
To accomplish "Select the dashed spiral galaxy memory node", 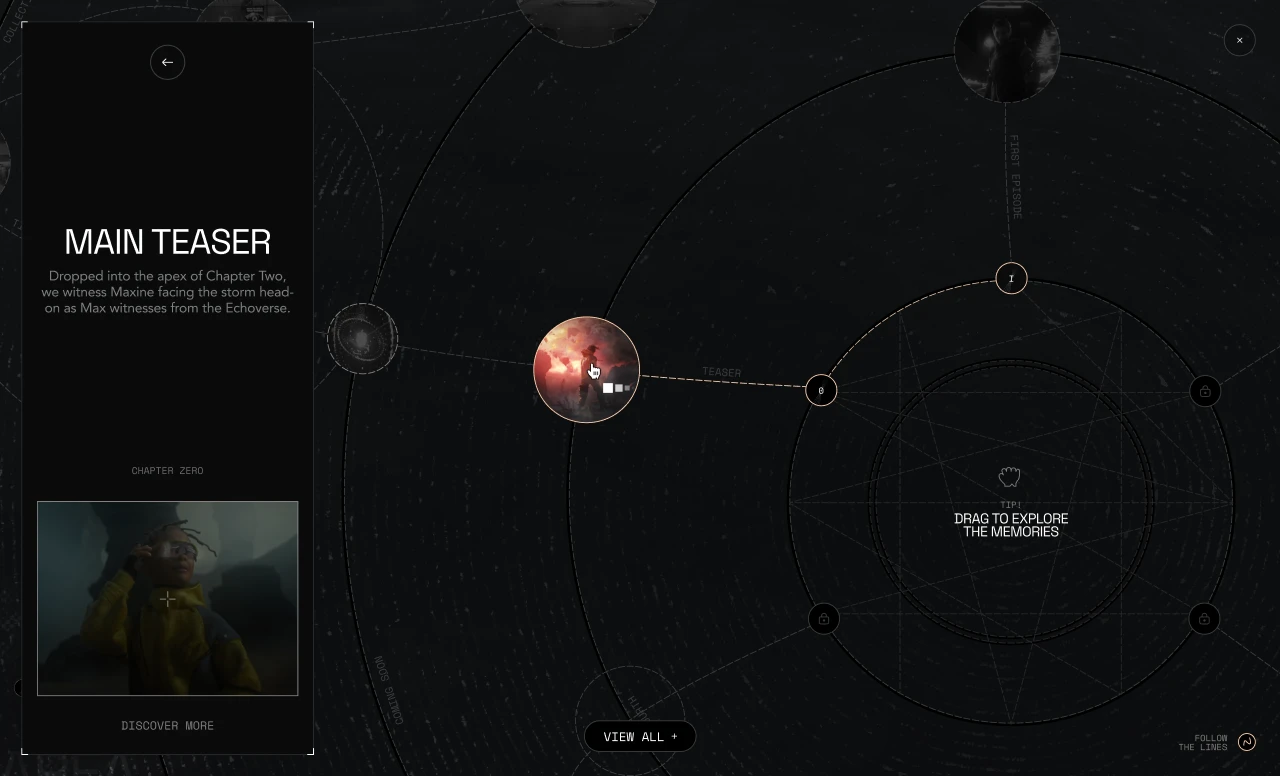I will (x=362, y=339).
